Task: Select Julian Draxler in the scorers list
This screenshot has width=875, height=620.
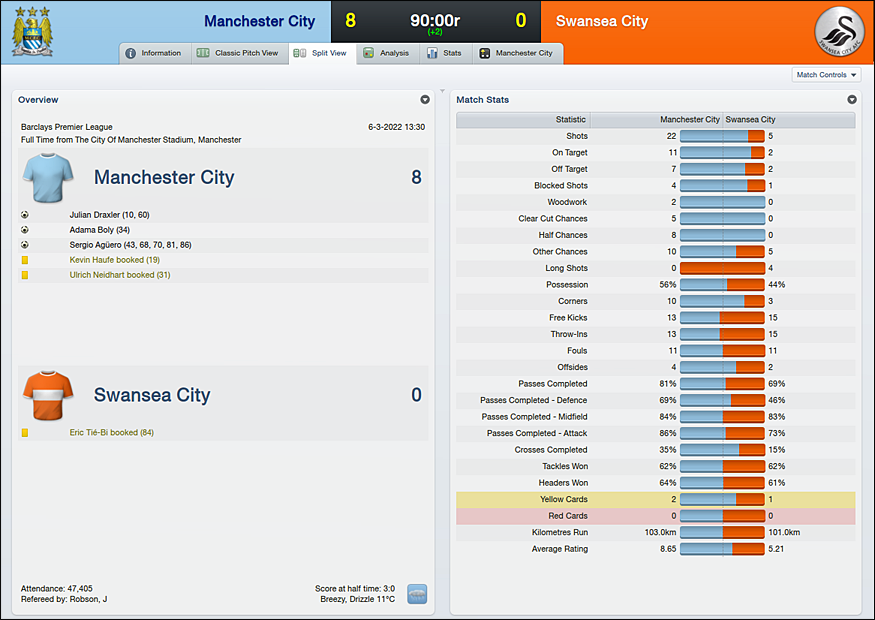Action: point(109,215)
